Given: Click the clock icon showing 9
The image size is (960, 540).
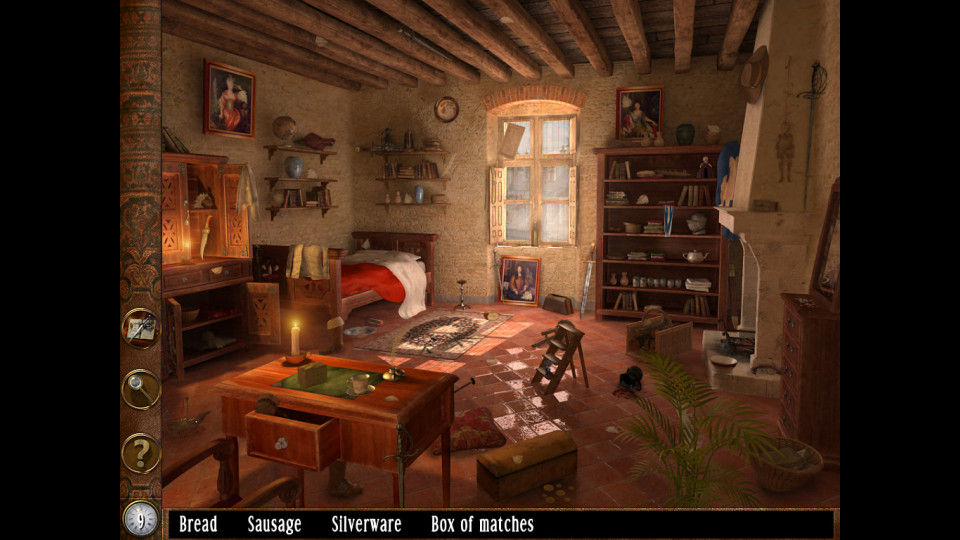Looking at the screenshot, I should [140, 518].
